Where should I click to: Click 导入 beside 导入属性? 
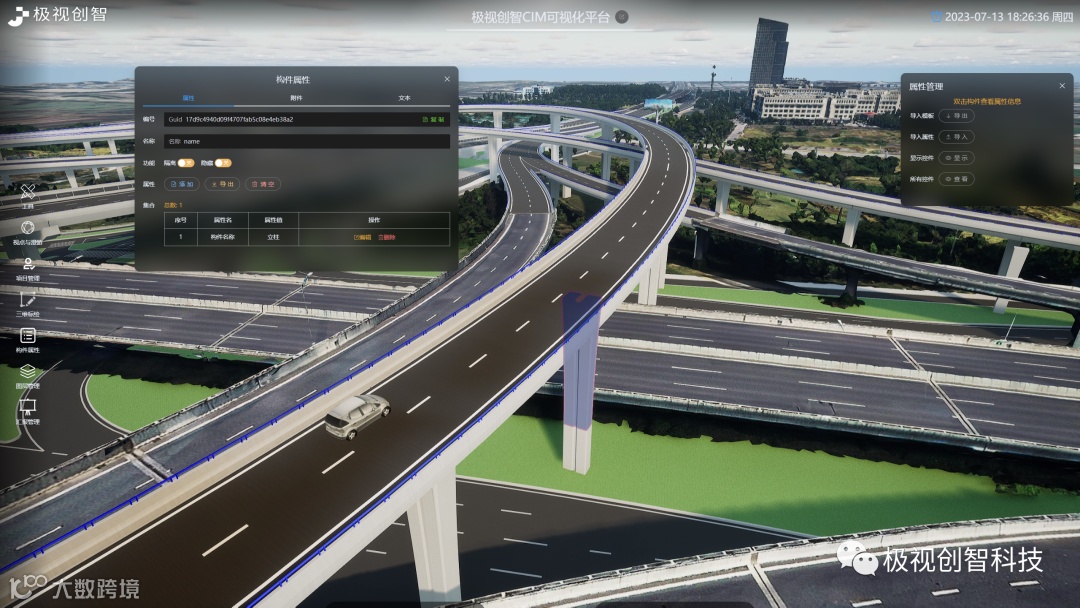click(957, 137)
